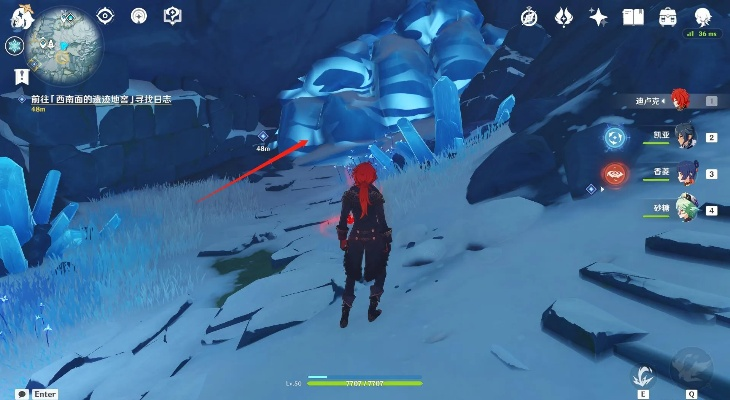This screenshot has height=400, width=730.
Task: Select active character 迪卢克 in party list
Action: tap(680, 99)
